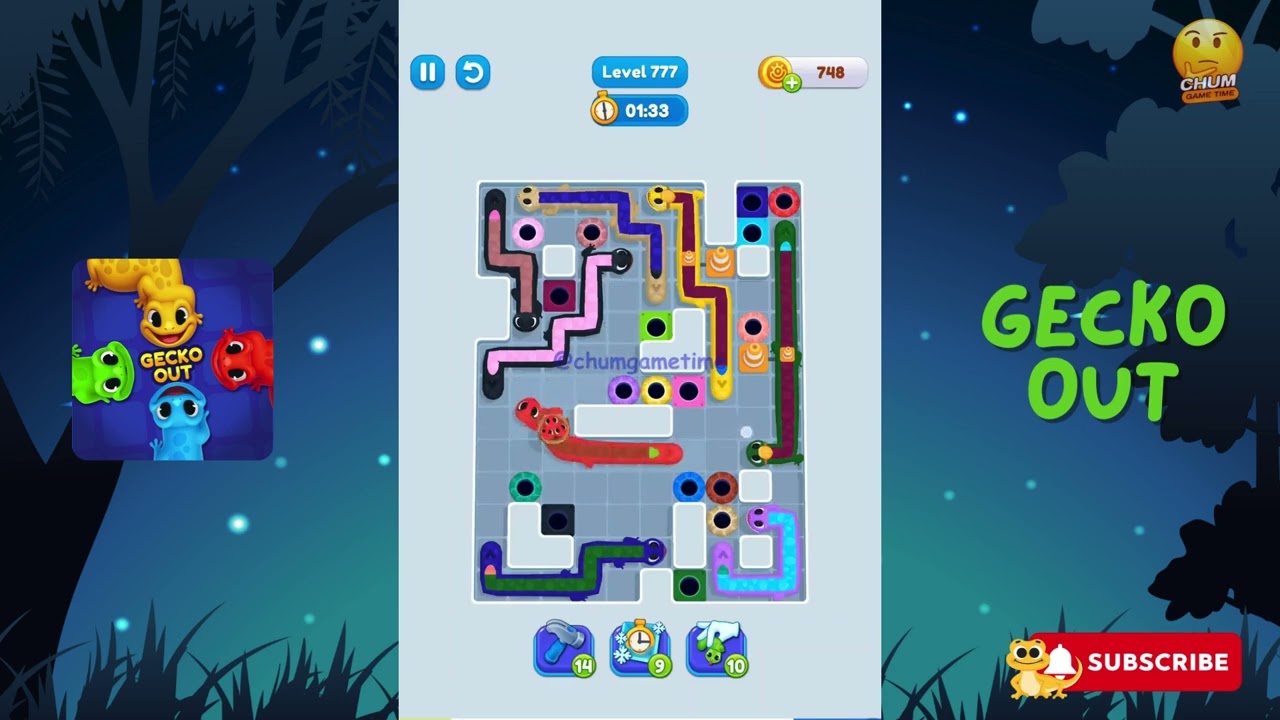The width and height of the screenshot is (1280, 720).
Task: Click the 748 coin counter
Action: [x=830, y=72]
